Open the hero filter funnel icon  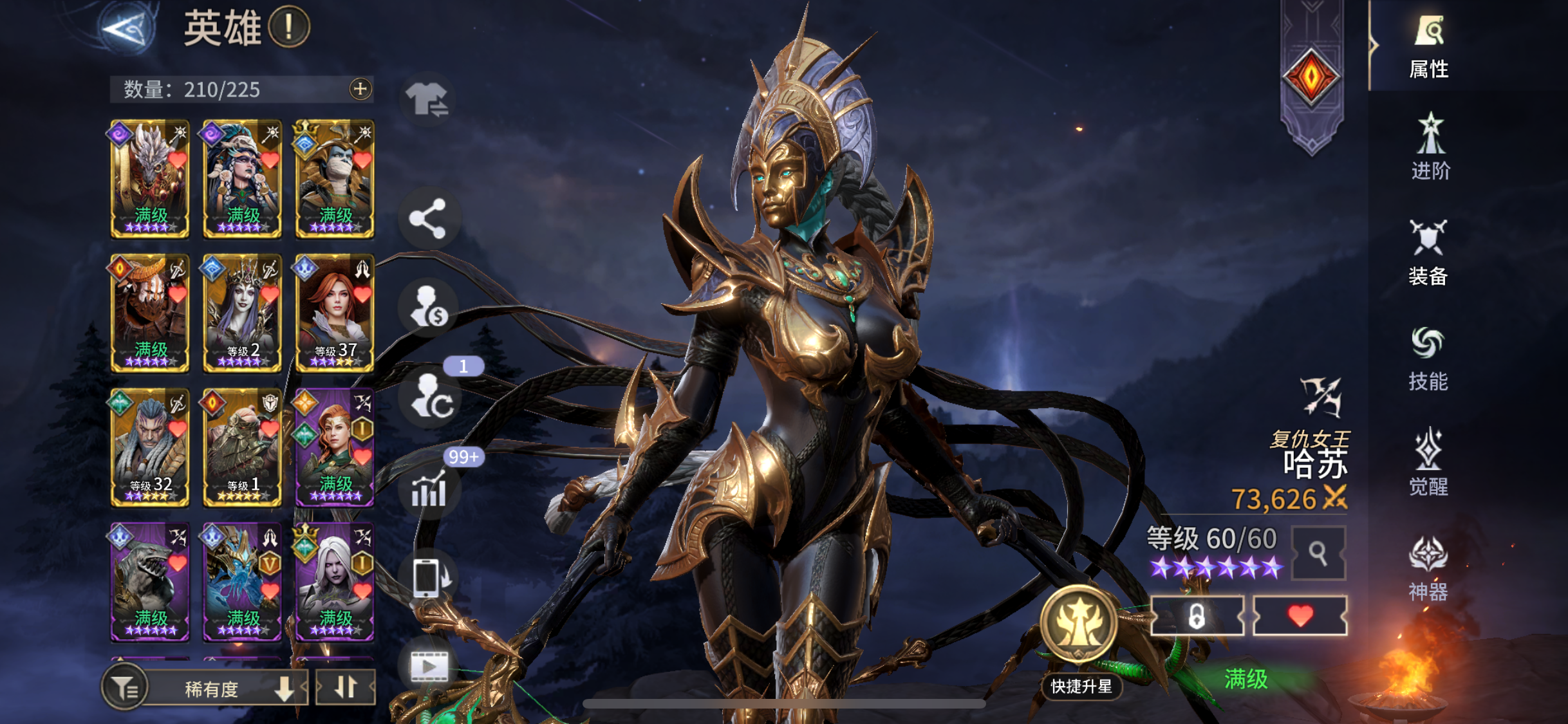(124, 689)
